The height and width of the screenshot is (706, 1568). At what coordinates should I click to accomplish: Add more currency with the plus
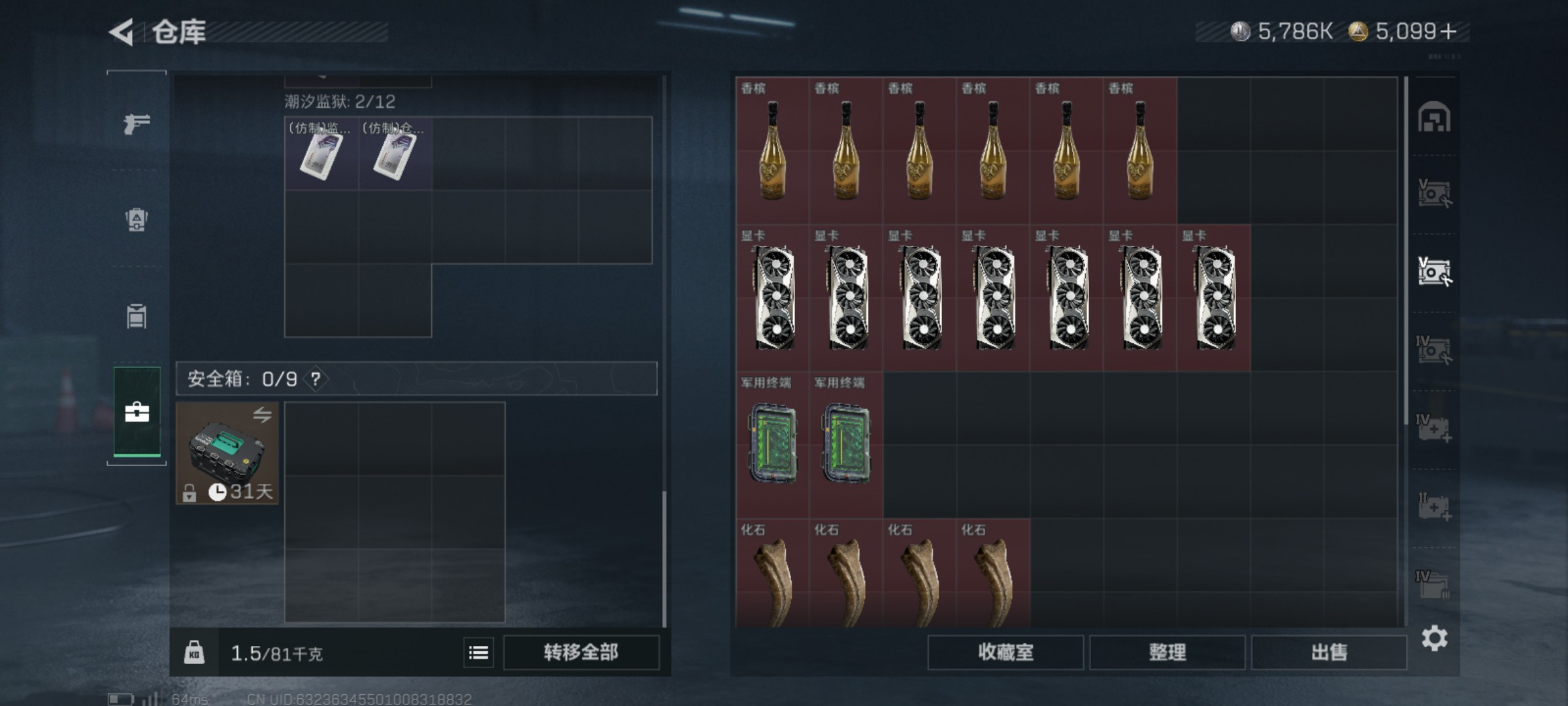[1448, 31]
